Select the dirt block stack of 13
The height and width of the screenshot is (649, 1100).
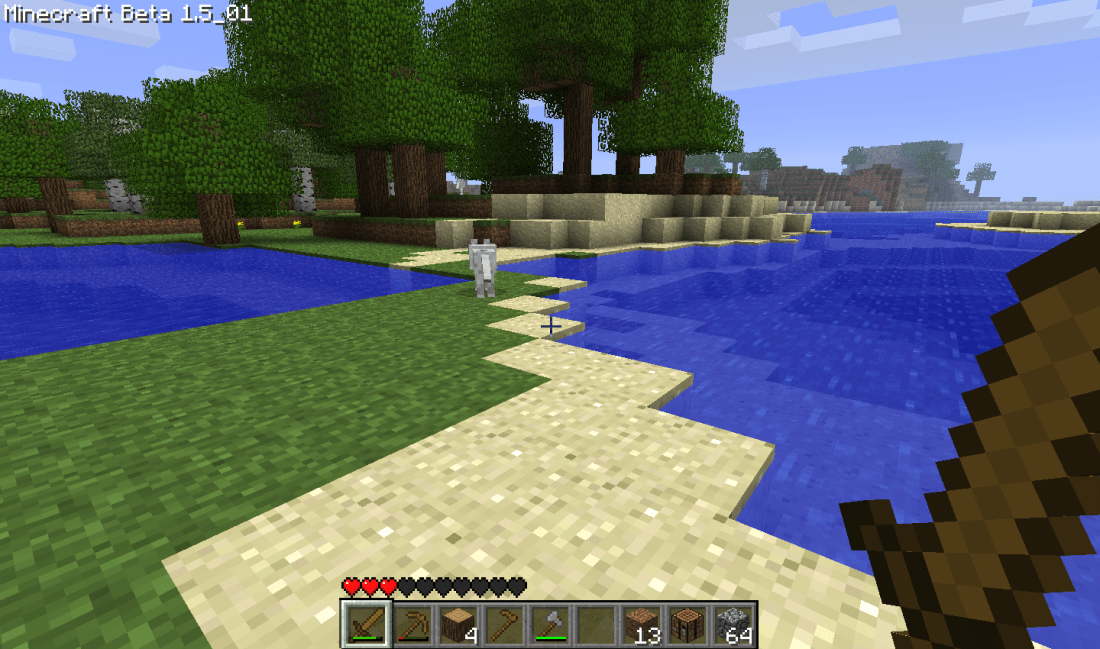(641, 624)
